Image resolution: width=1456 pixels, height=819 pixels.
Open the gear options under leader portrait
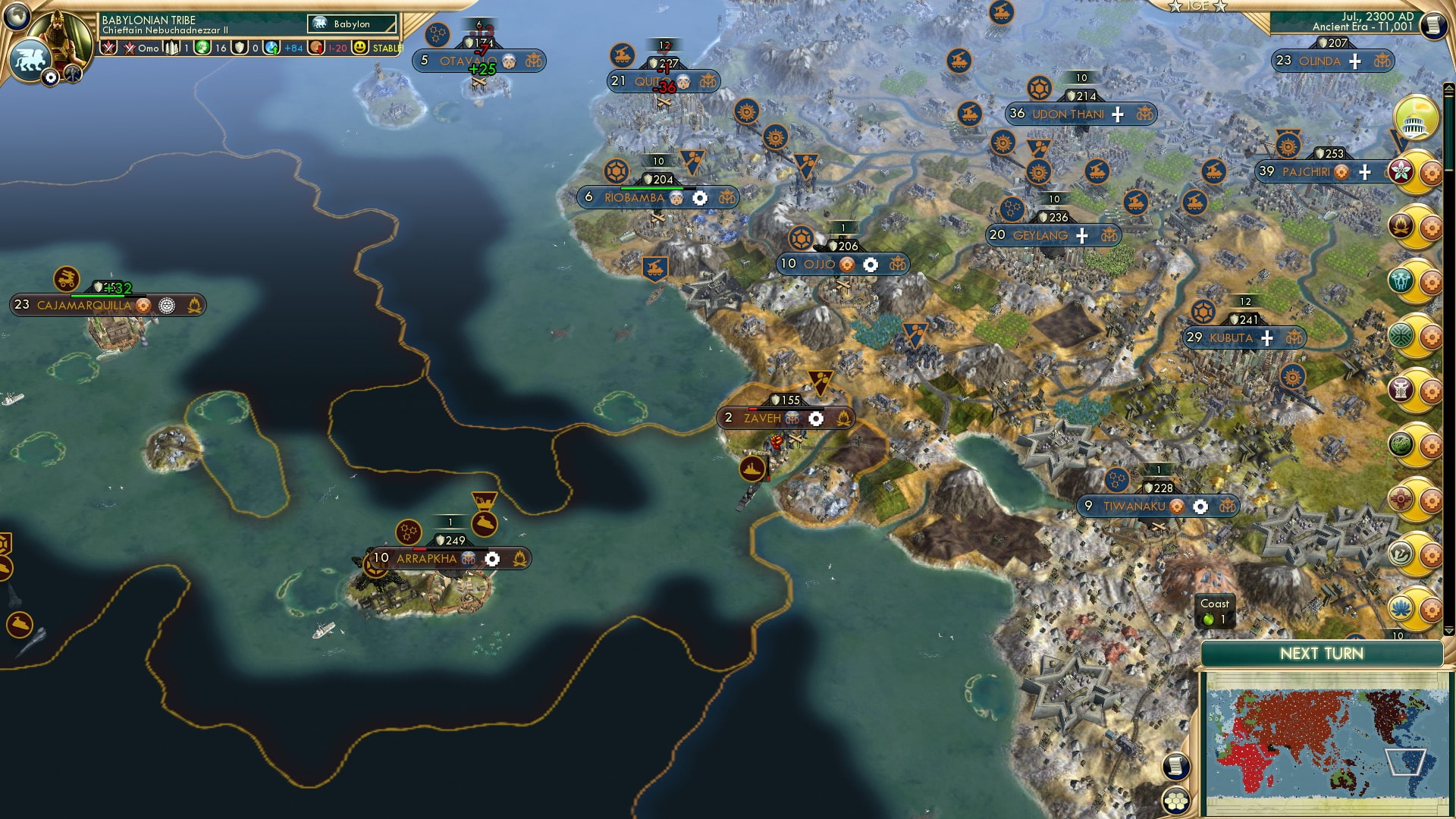pos(51,77)
